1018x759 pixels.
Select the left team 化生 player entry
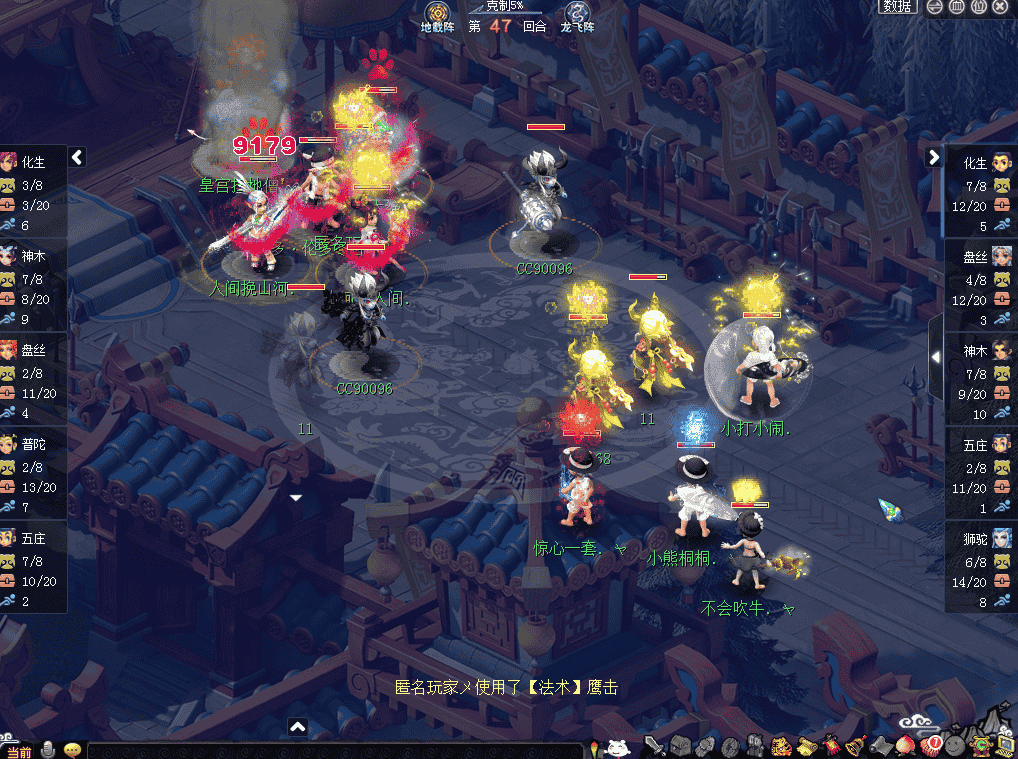coord(33,191)
